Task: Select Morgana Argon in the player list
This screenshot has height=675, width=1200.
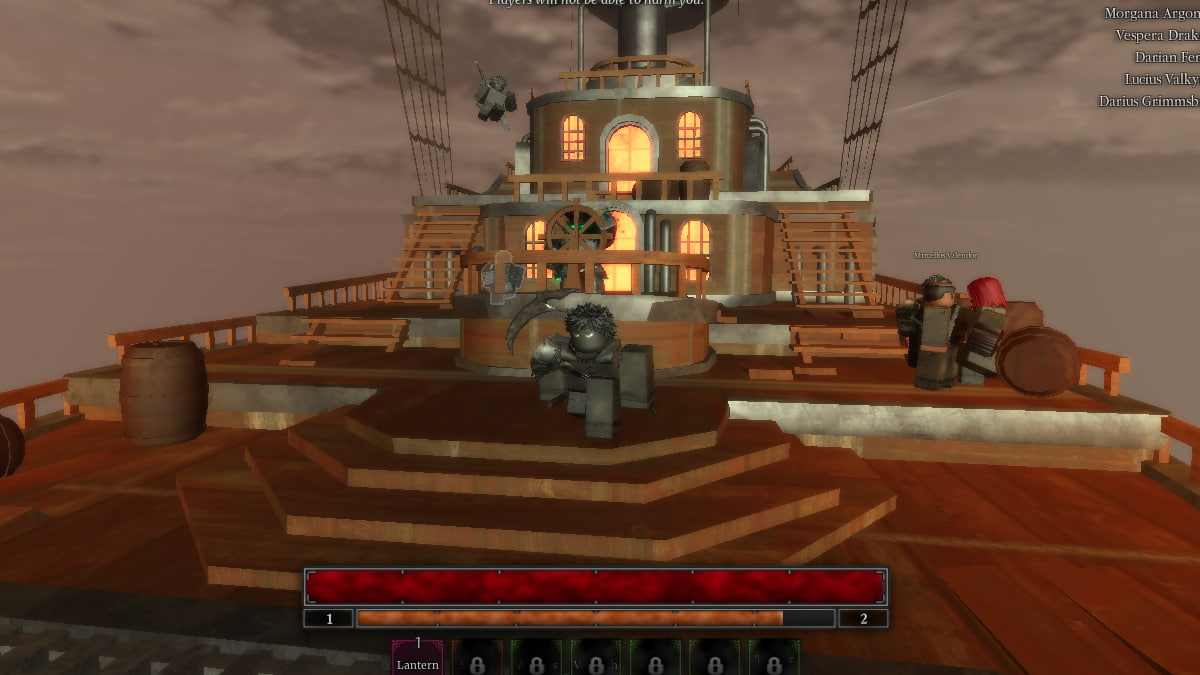Action: coord(1151,14)
